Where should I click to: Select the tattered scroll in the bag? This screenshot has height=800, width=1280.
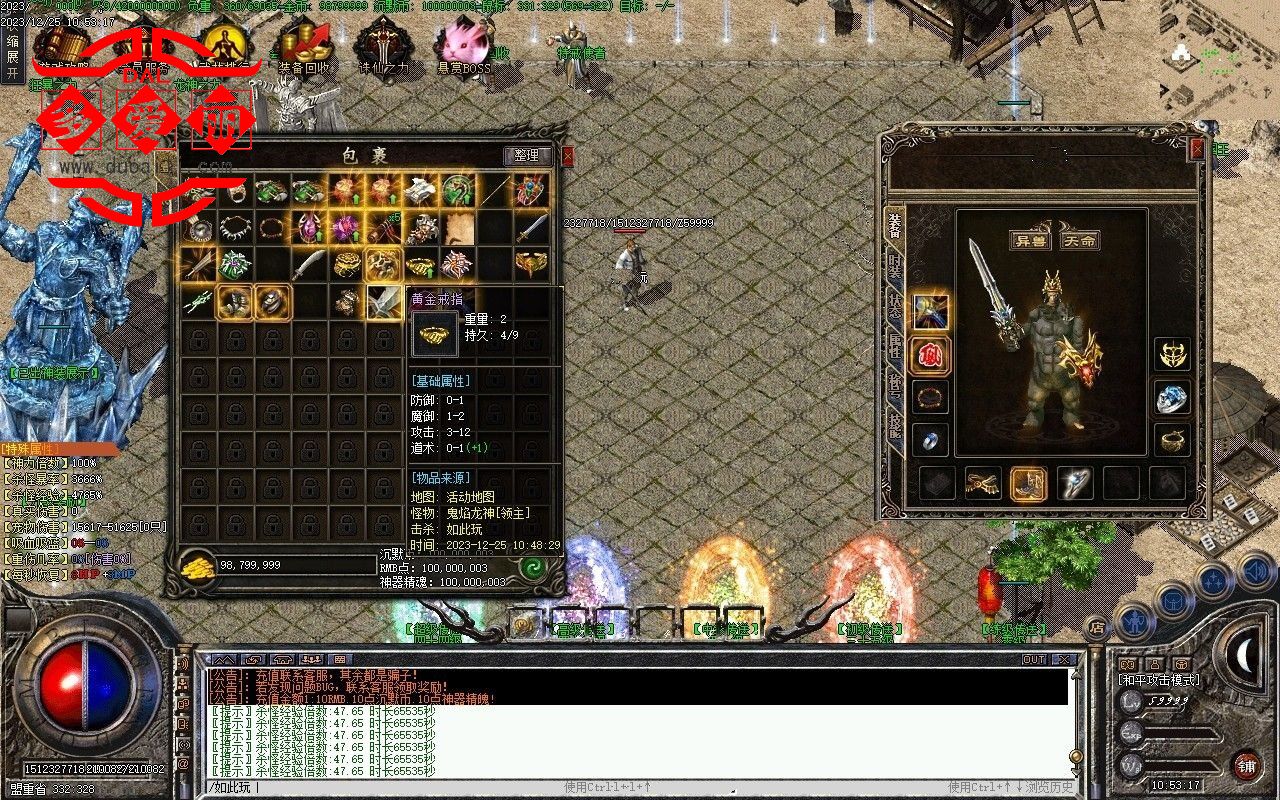[x=460, y=228]
